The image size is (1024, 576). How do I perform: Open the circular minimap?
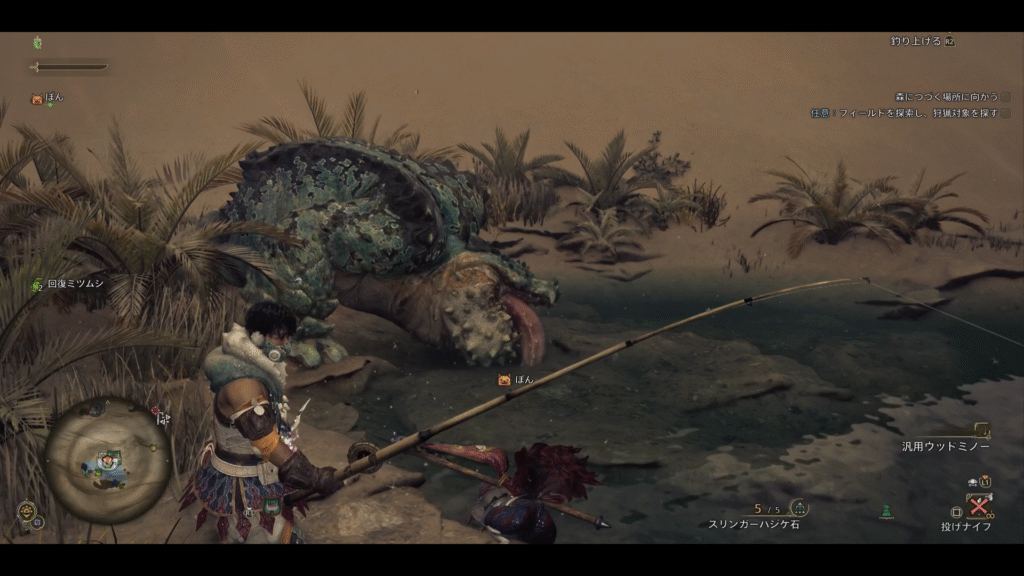(105, 461)
